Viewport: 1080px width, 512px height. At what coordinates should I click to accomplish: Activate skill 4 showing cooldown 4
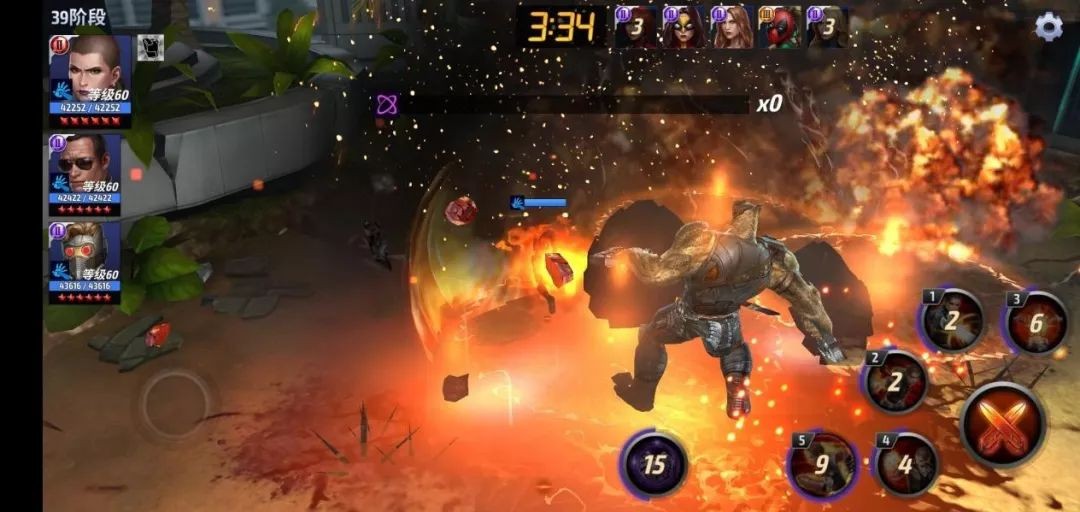[905, 464]
